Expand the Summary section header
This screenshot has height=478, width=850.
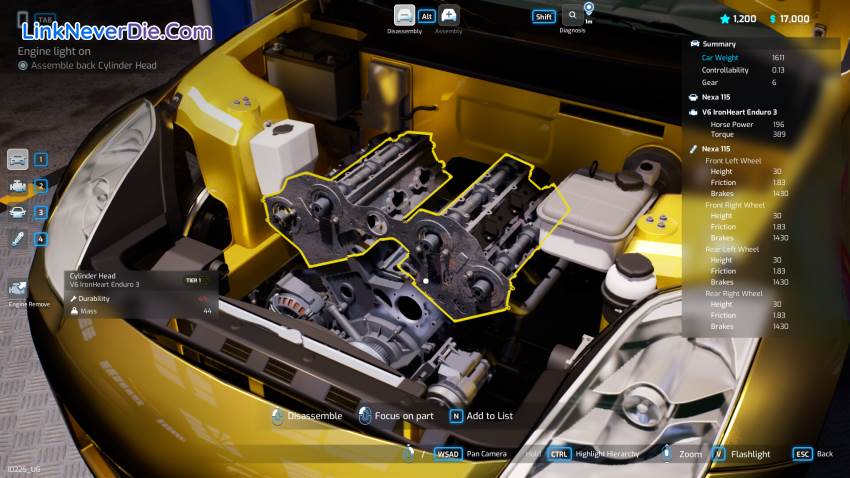[718, 44]
